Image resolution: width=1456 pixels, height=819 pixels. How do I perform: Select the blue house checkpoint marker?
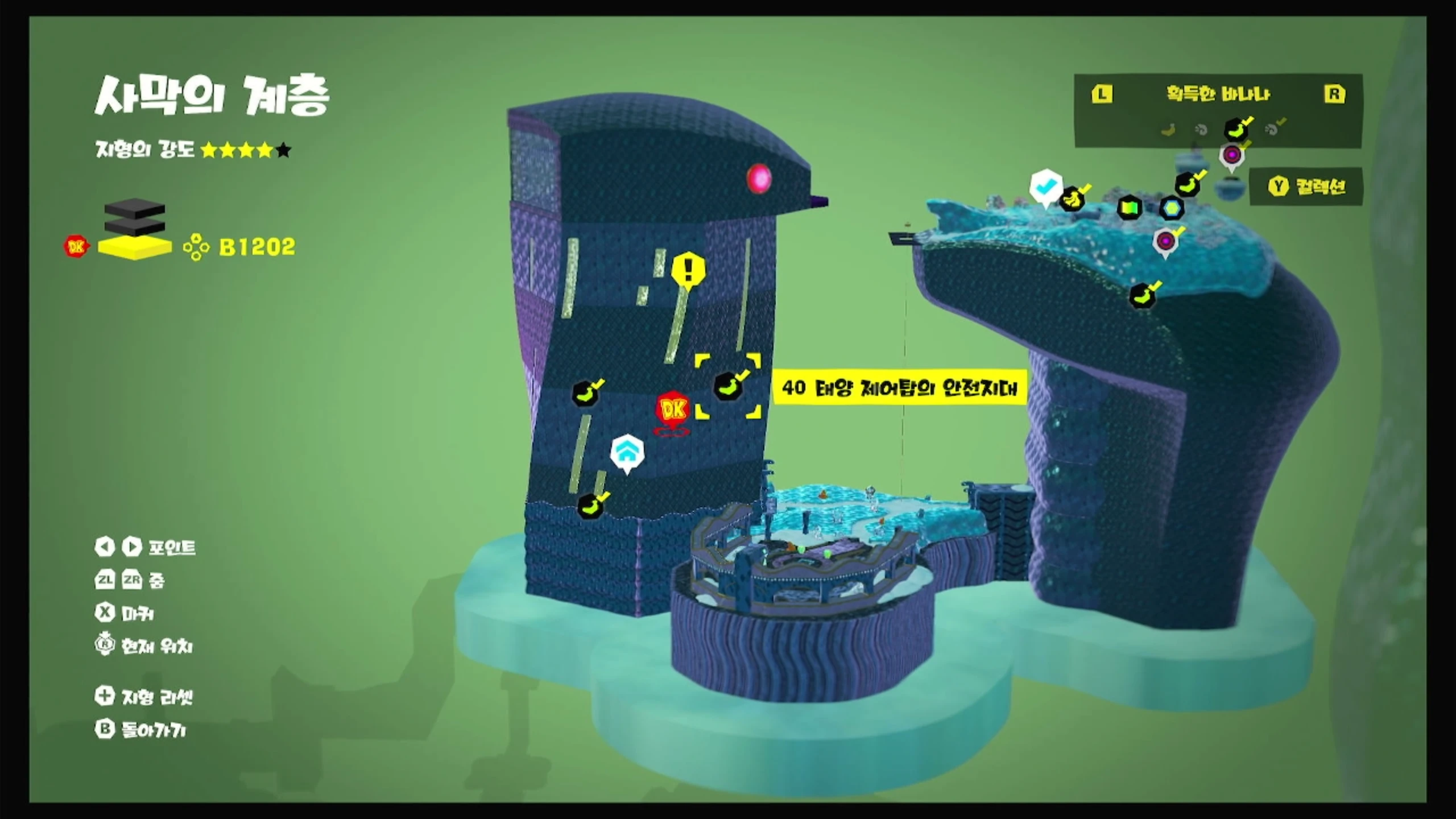click(x=627, y=453)
